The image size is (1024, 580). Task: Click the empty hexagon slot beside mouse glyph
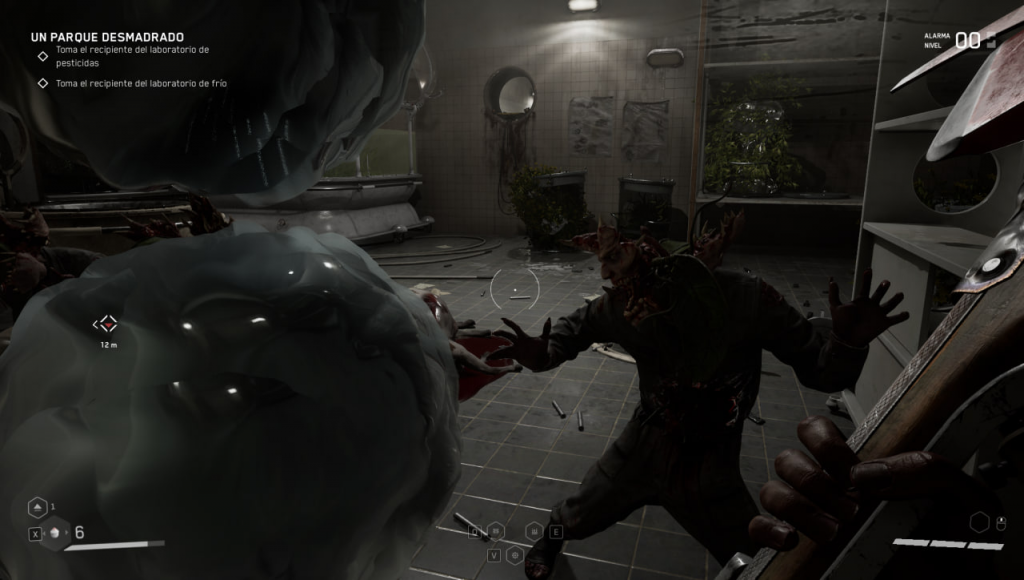(980, 521)
